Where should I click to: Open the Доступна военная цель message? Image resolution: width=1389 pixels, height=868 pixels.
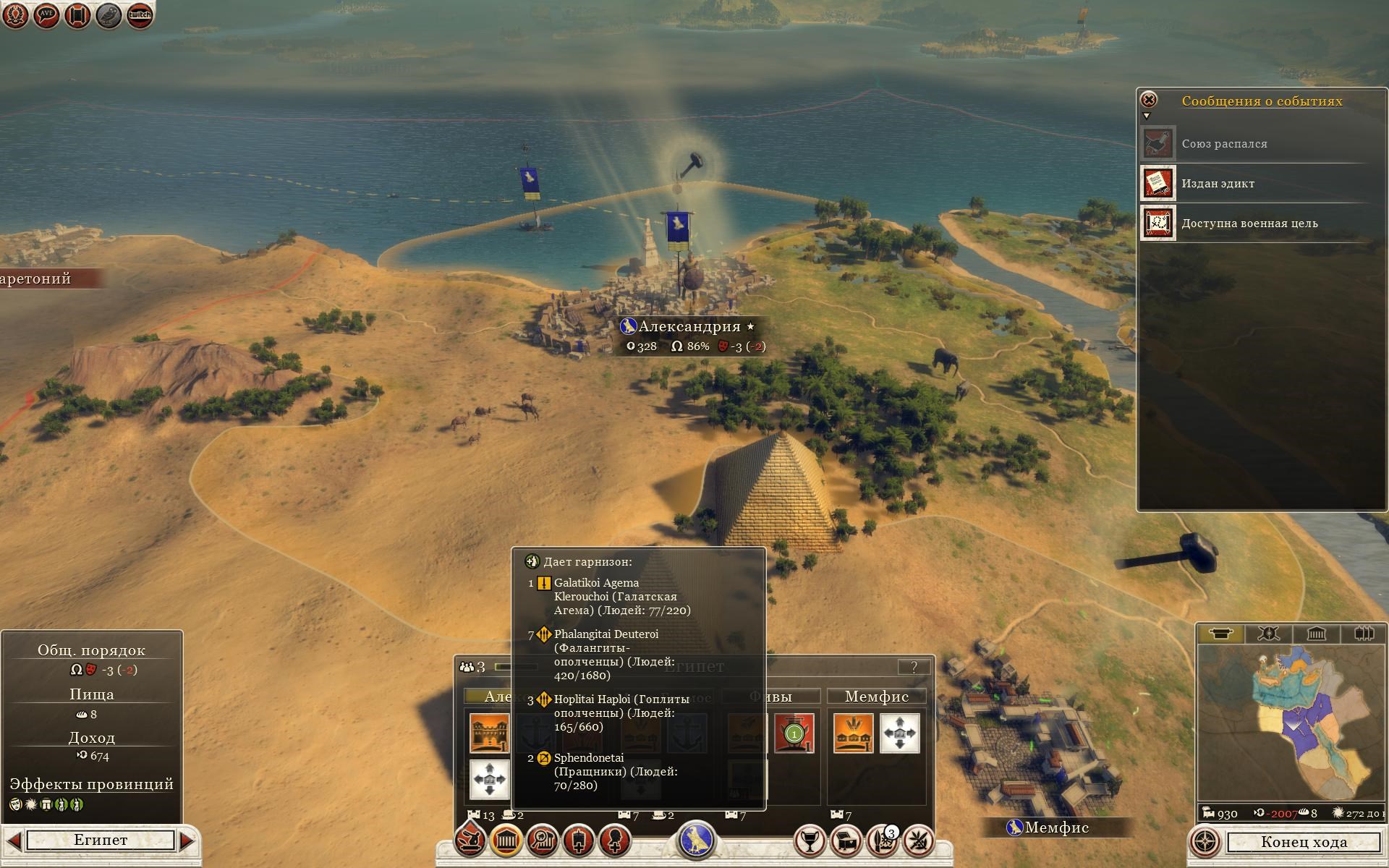[1249, 224]
